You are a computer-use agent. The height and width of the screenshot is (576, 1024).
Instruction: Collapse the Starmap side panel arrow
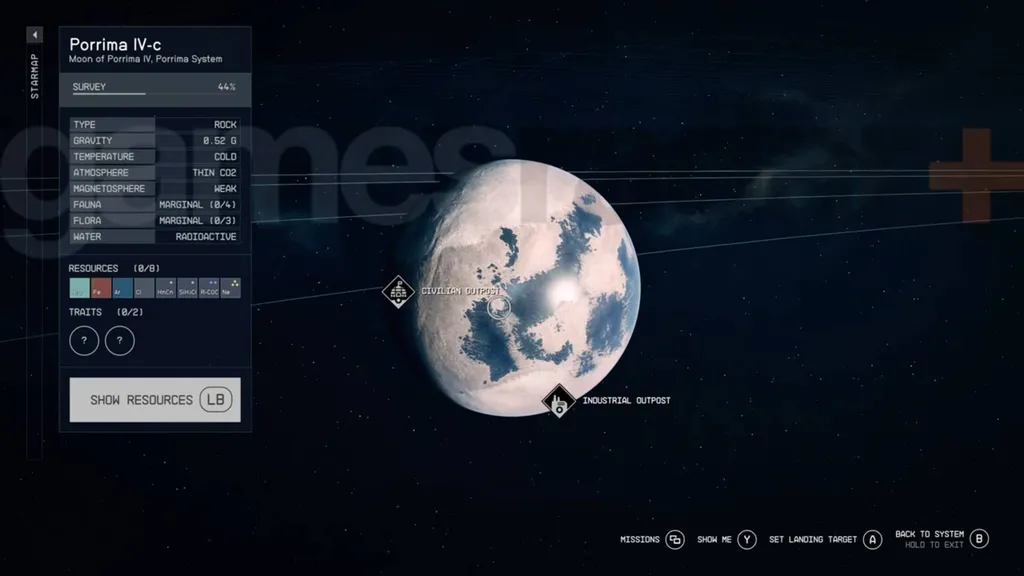35,35
